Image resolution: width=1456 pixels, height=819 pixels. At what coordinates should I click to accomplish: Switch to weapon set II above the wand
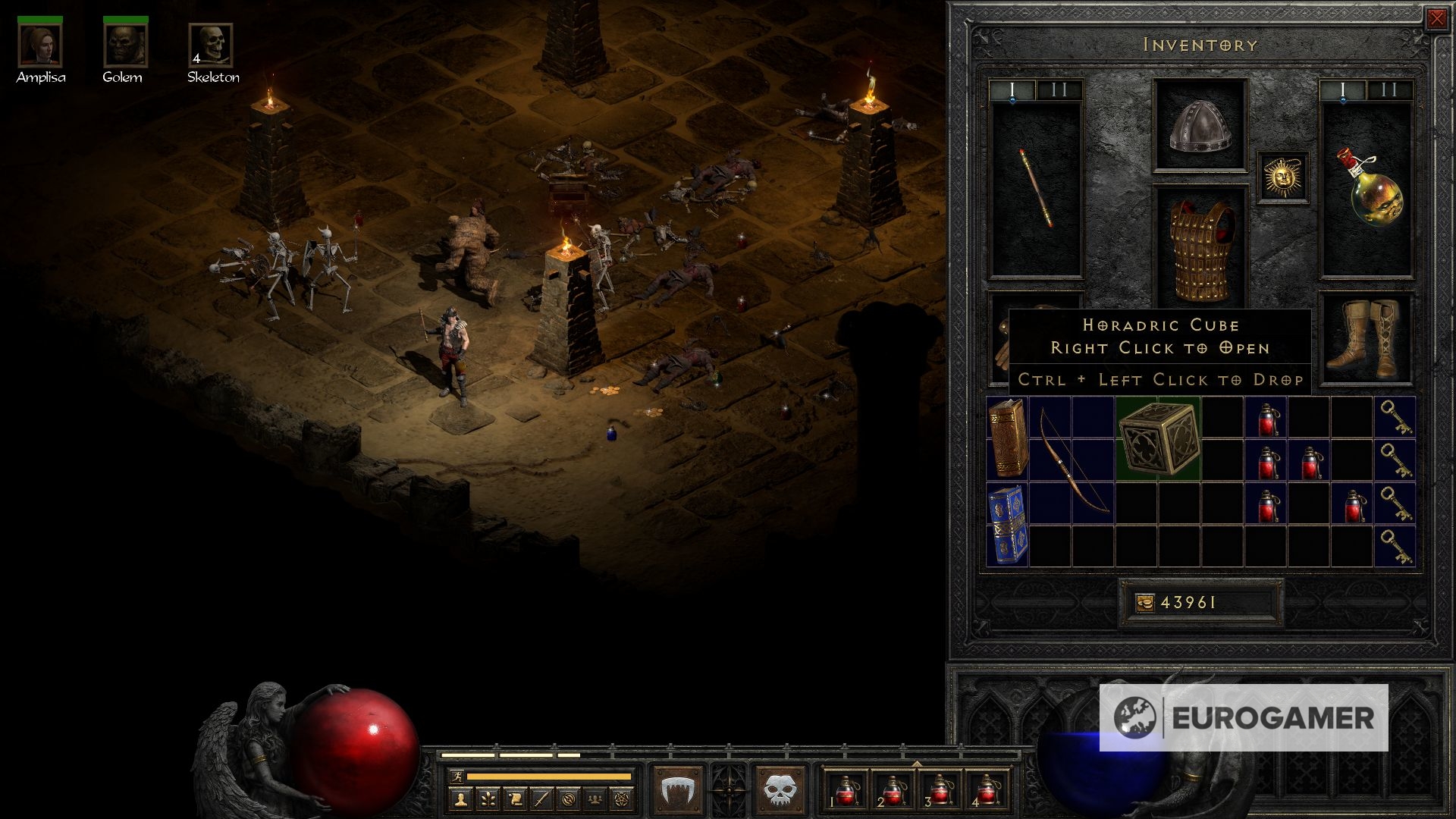[1059, 90]
